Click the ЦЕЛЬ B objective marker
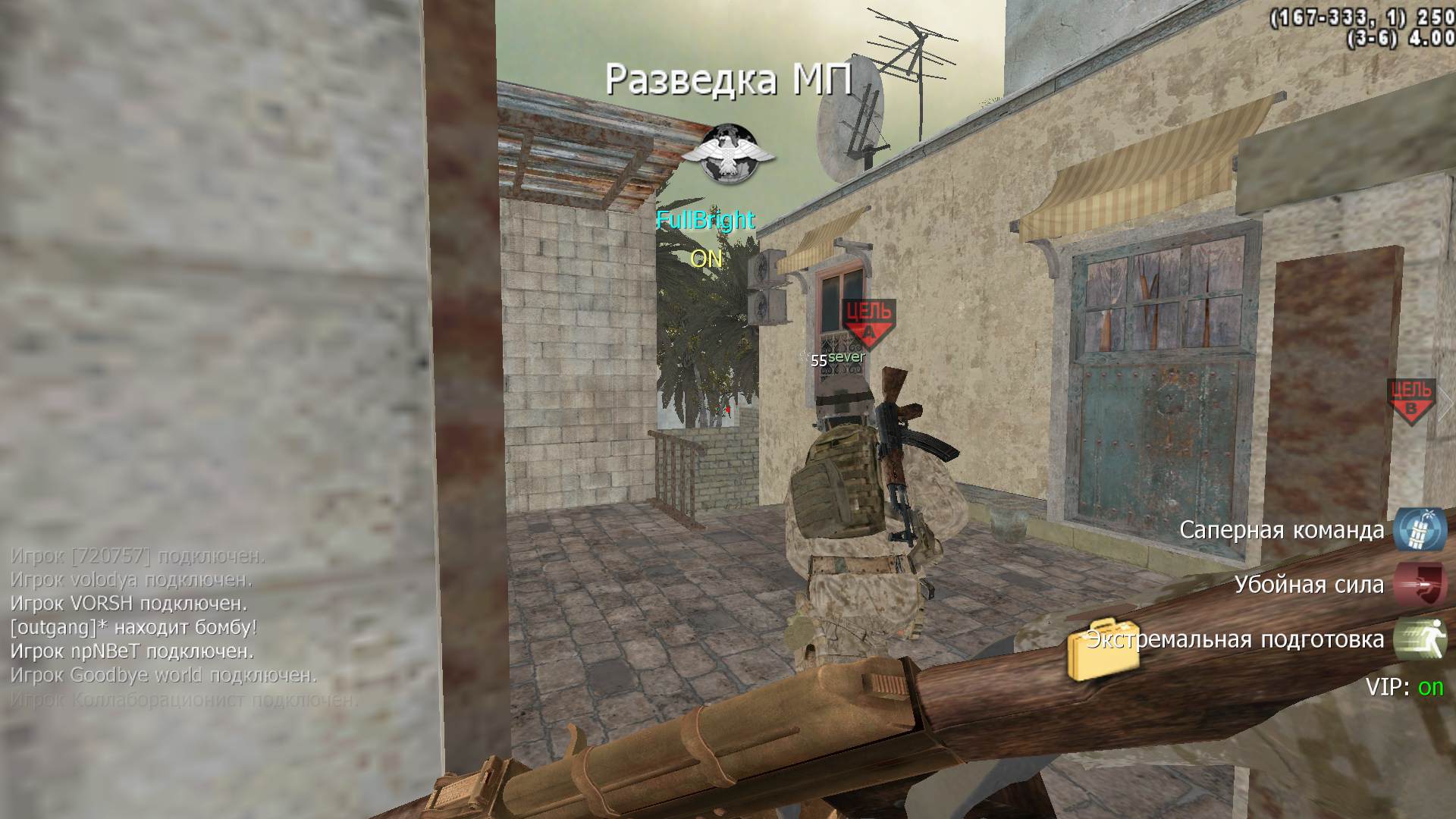Viewport: 1456px width, 819px height. [1411, 400]
